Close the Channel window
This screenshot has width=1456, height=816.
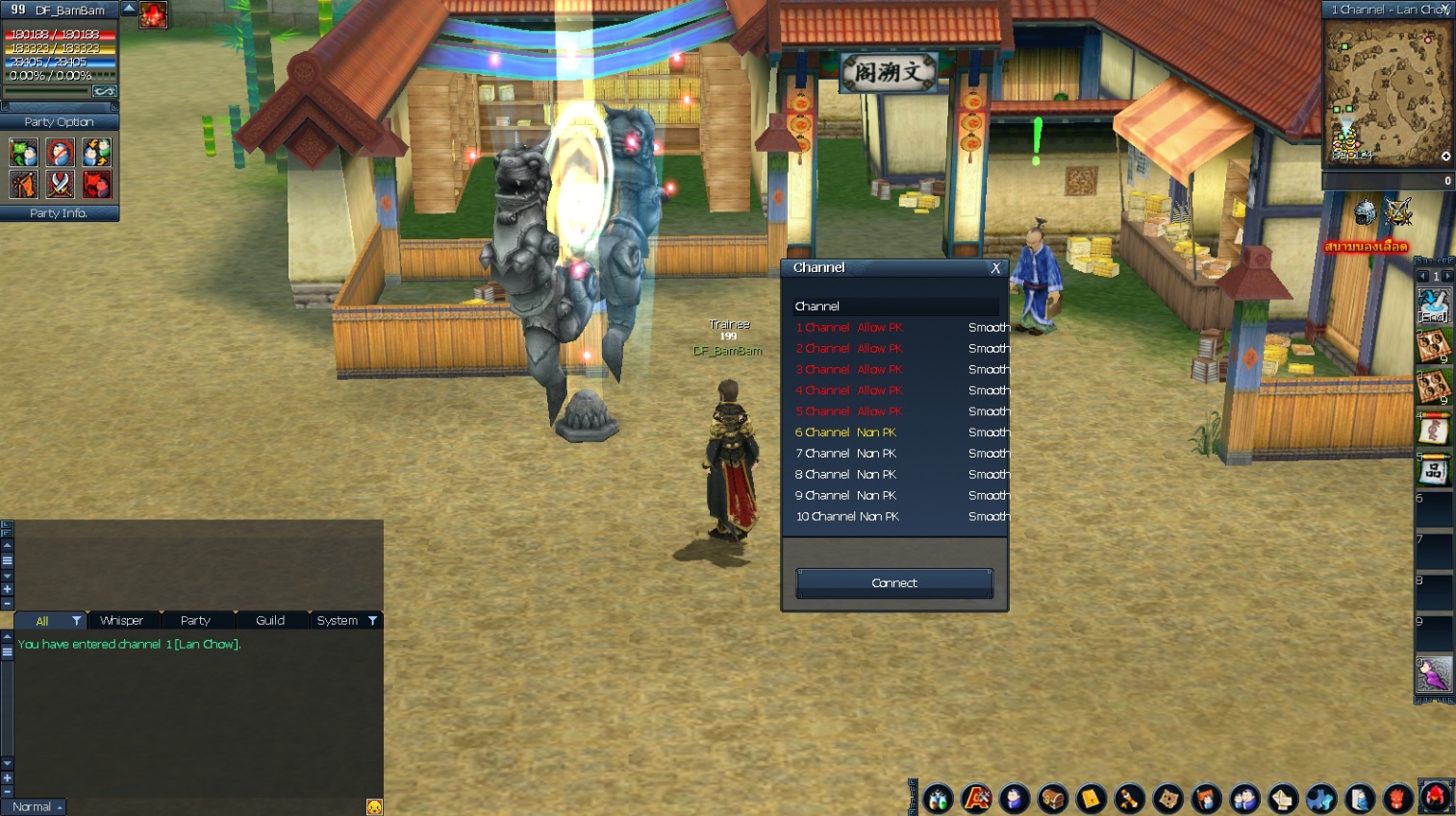pyautogui.click(x=995, y=268)
